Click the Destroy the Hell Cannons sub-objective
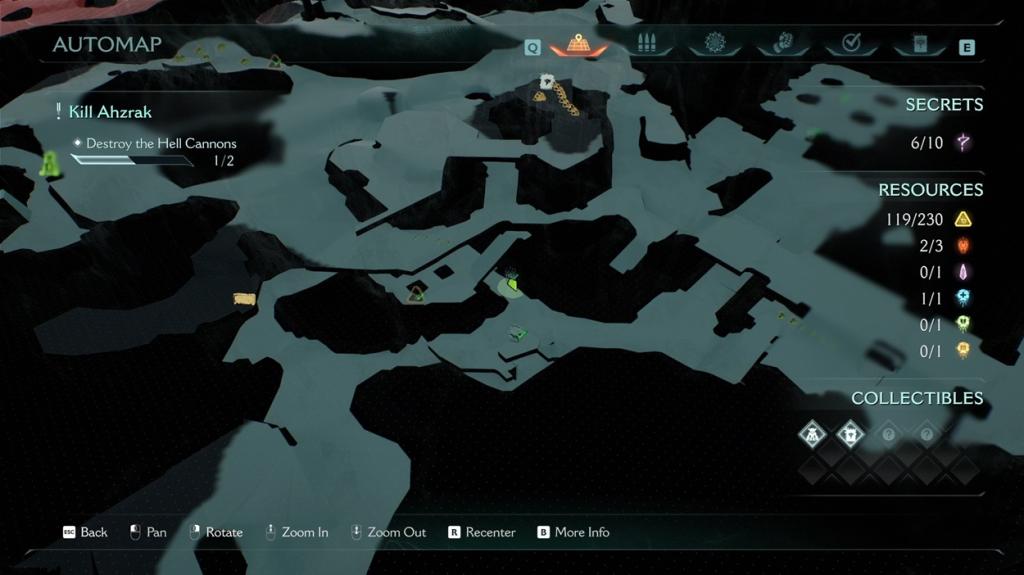Viewport: 1024px width, 575px height. 161,143
